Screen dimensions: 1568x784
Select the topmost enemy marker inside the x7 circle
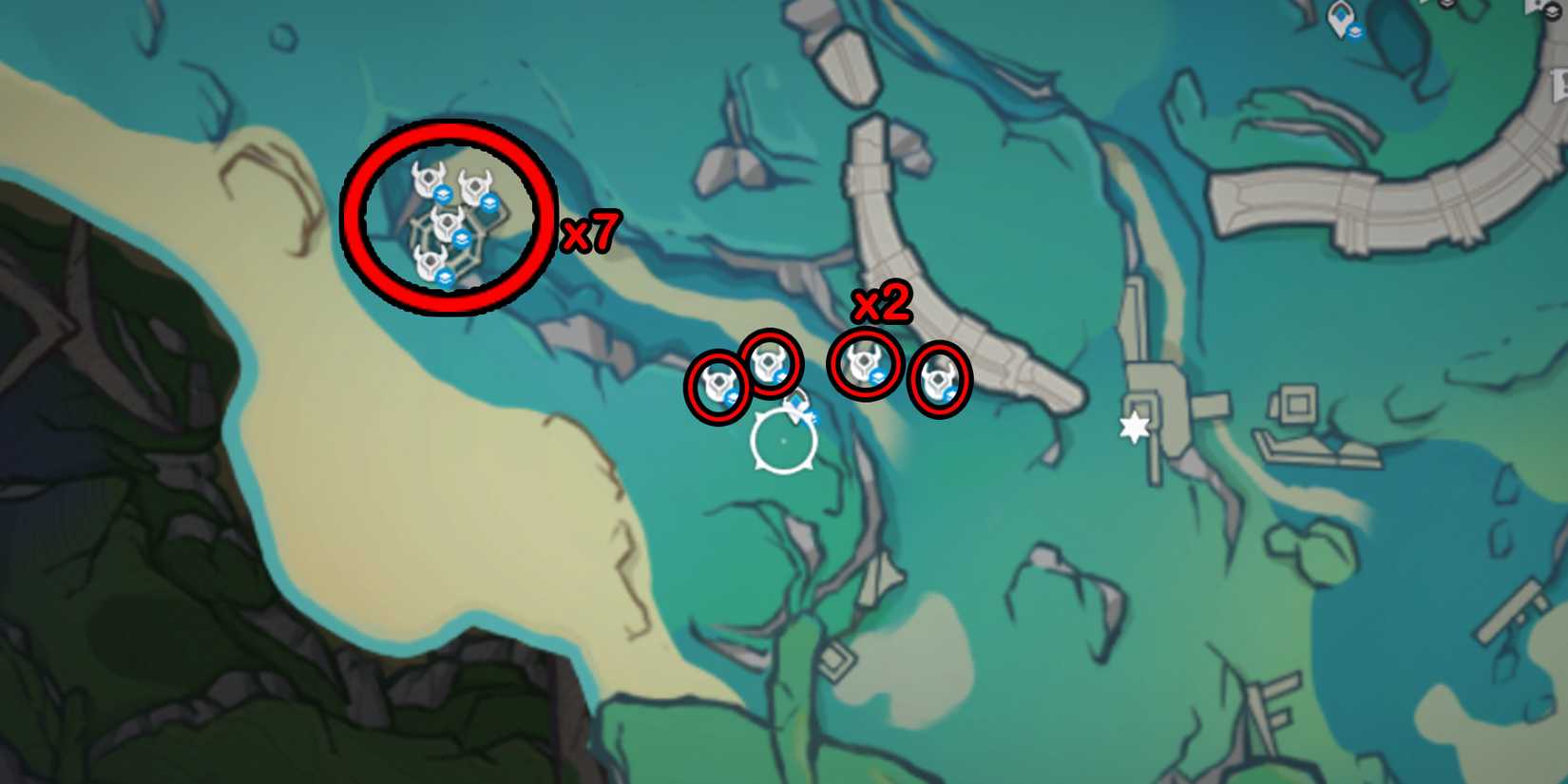(x=429, y=177)
